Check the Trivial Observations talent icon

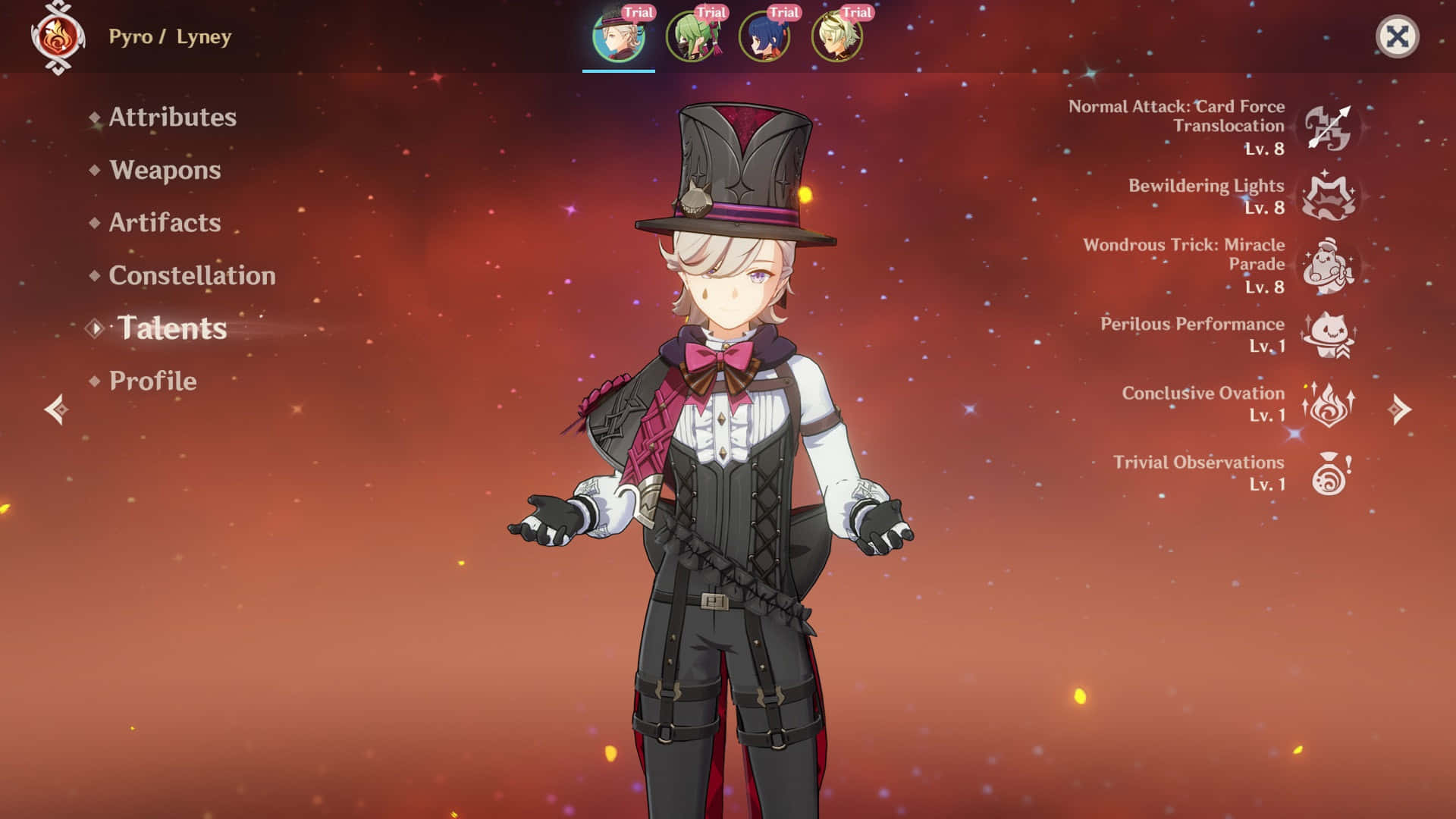pyautogui.click(x=1329, y=474)
